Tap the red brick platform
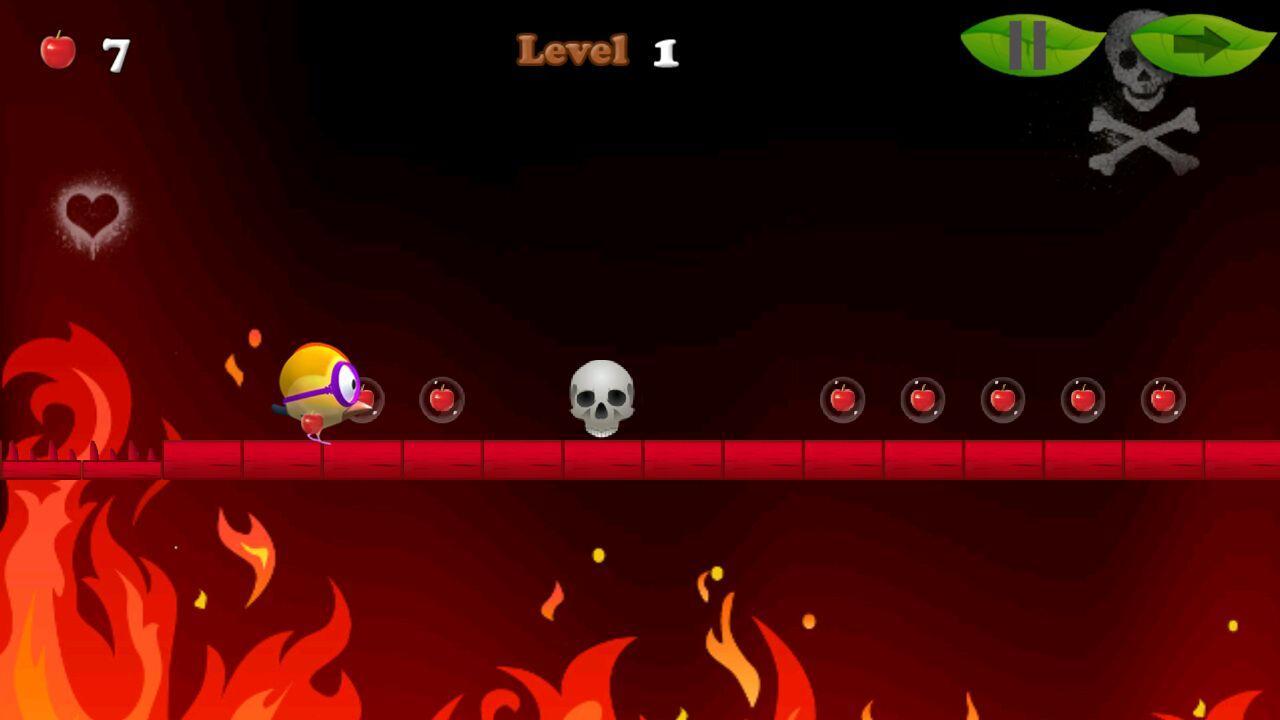This screenshot has width=1280, height=720. [700, 460]
